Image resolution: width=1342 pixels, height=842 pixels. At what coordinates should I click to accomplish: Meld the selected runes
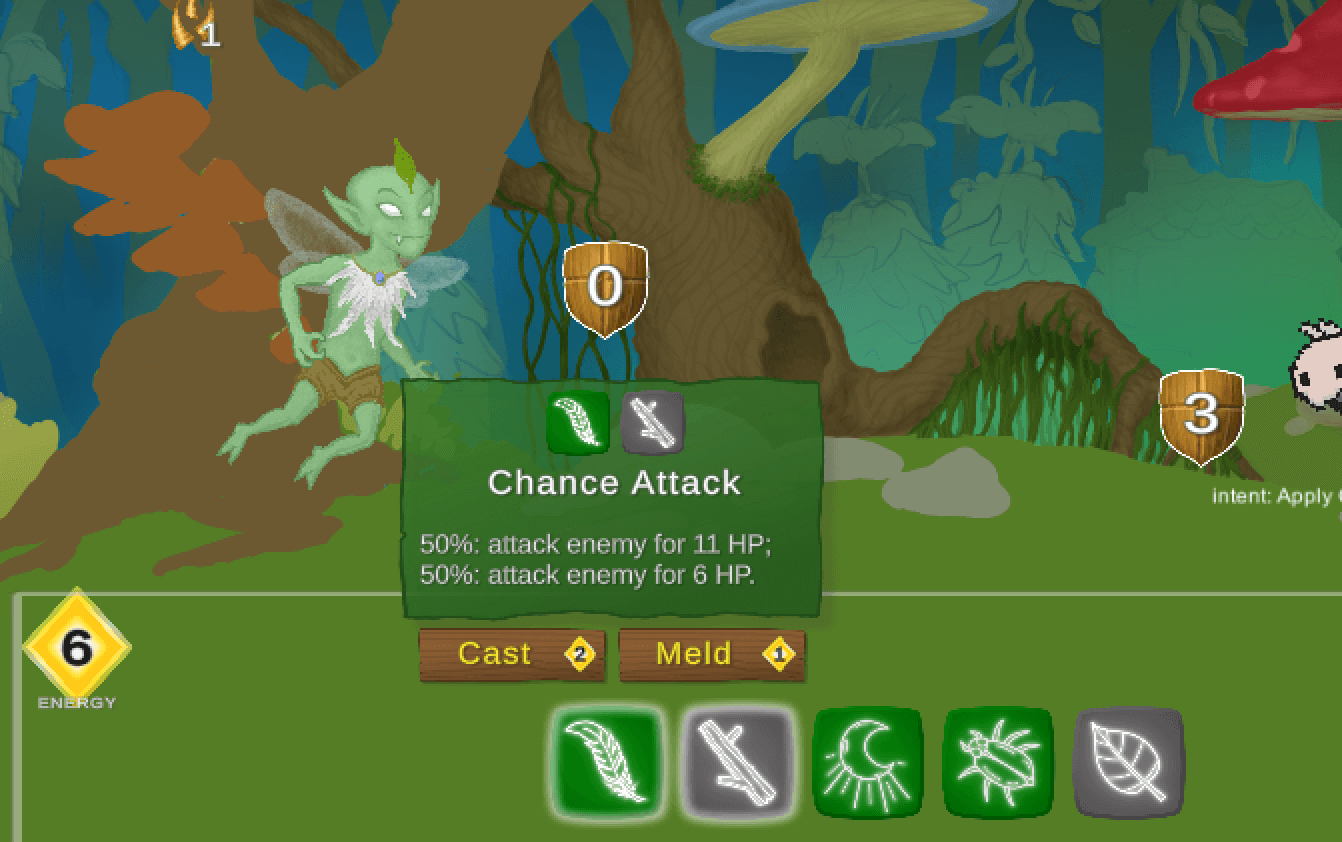[711, 655]
